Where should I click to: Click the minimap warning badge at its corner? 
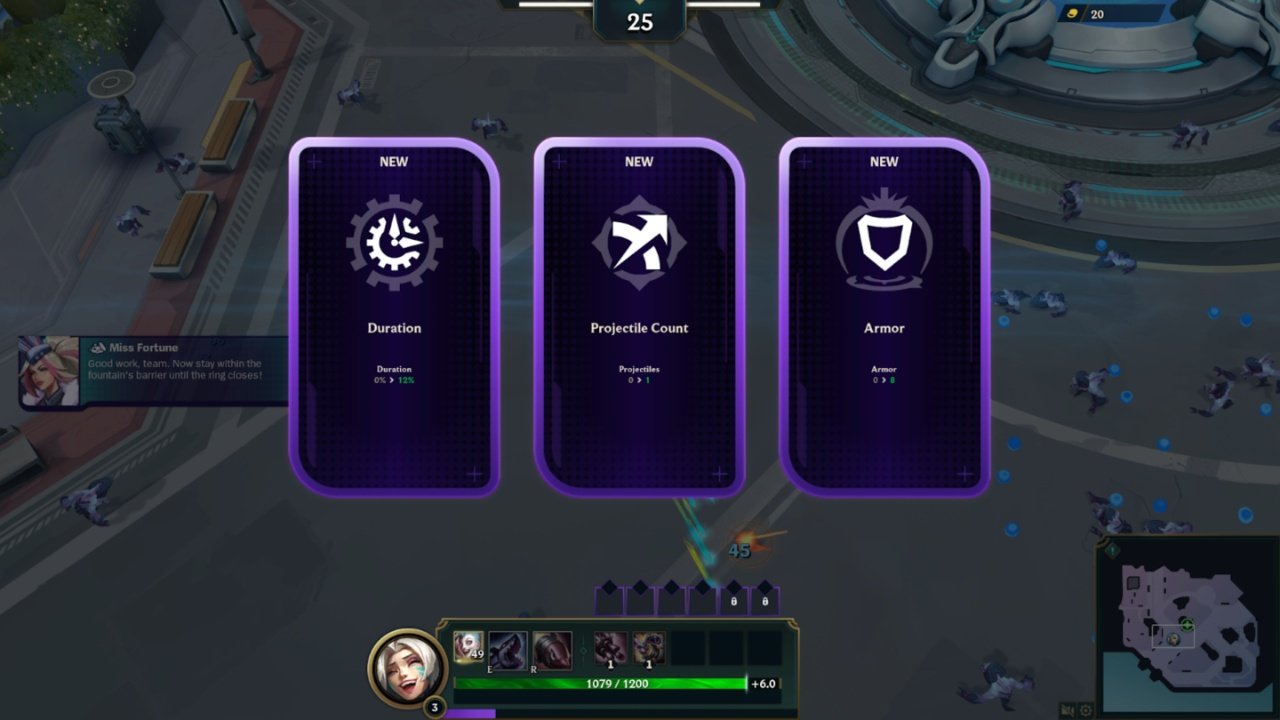click(x=1112, y=551)
